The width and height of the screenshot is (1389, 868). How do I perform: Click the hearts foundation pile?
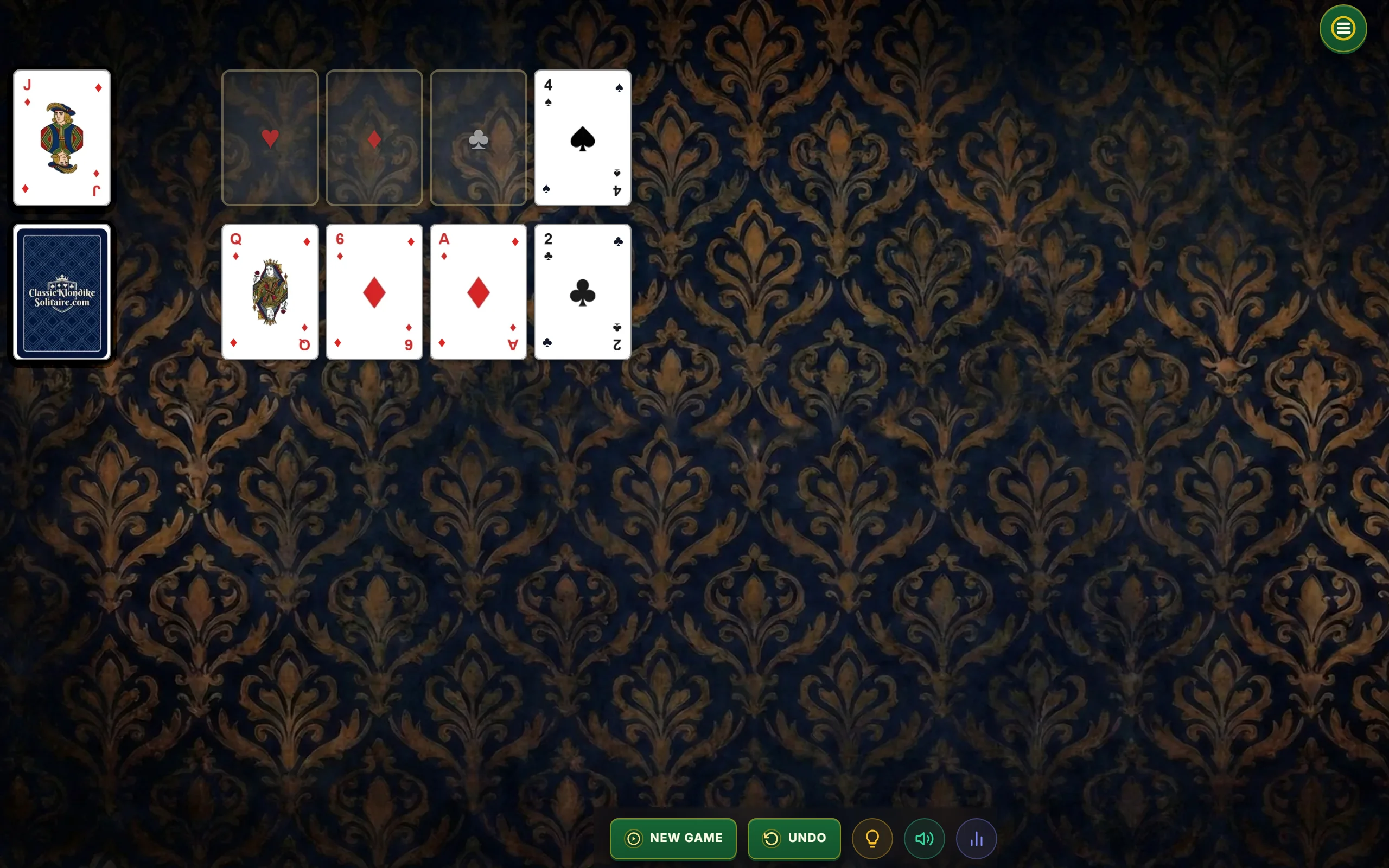coord(270,138)
